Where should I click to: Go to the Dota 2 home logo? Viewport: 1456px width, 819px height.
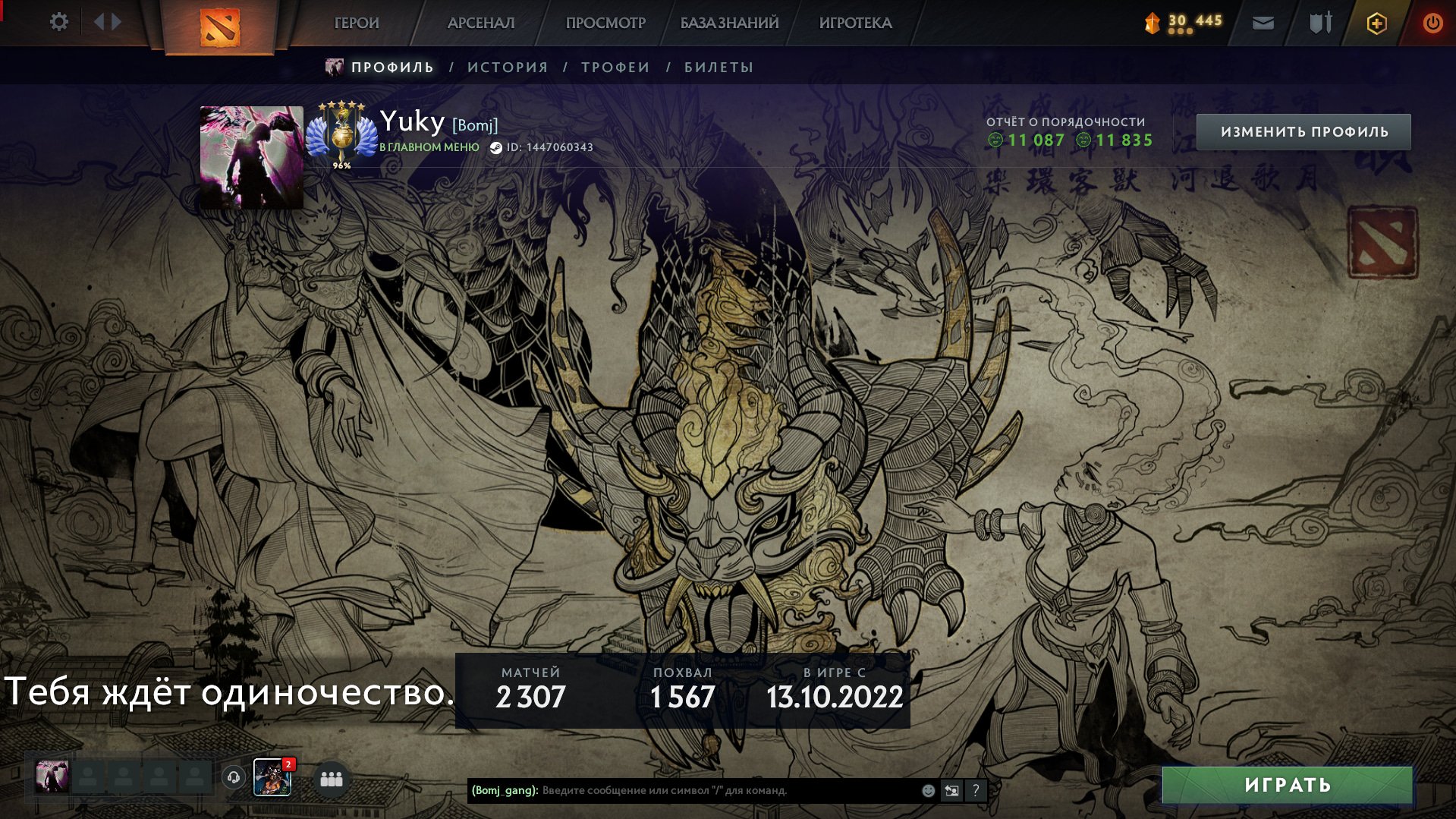pos(219,27)
